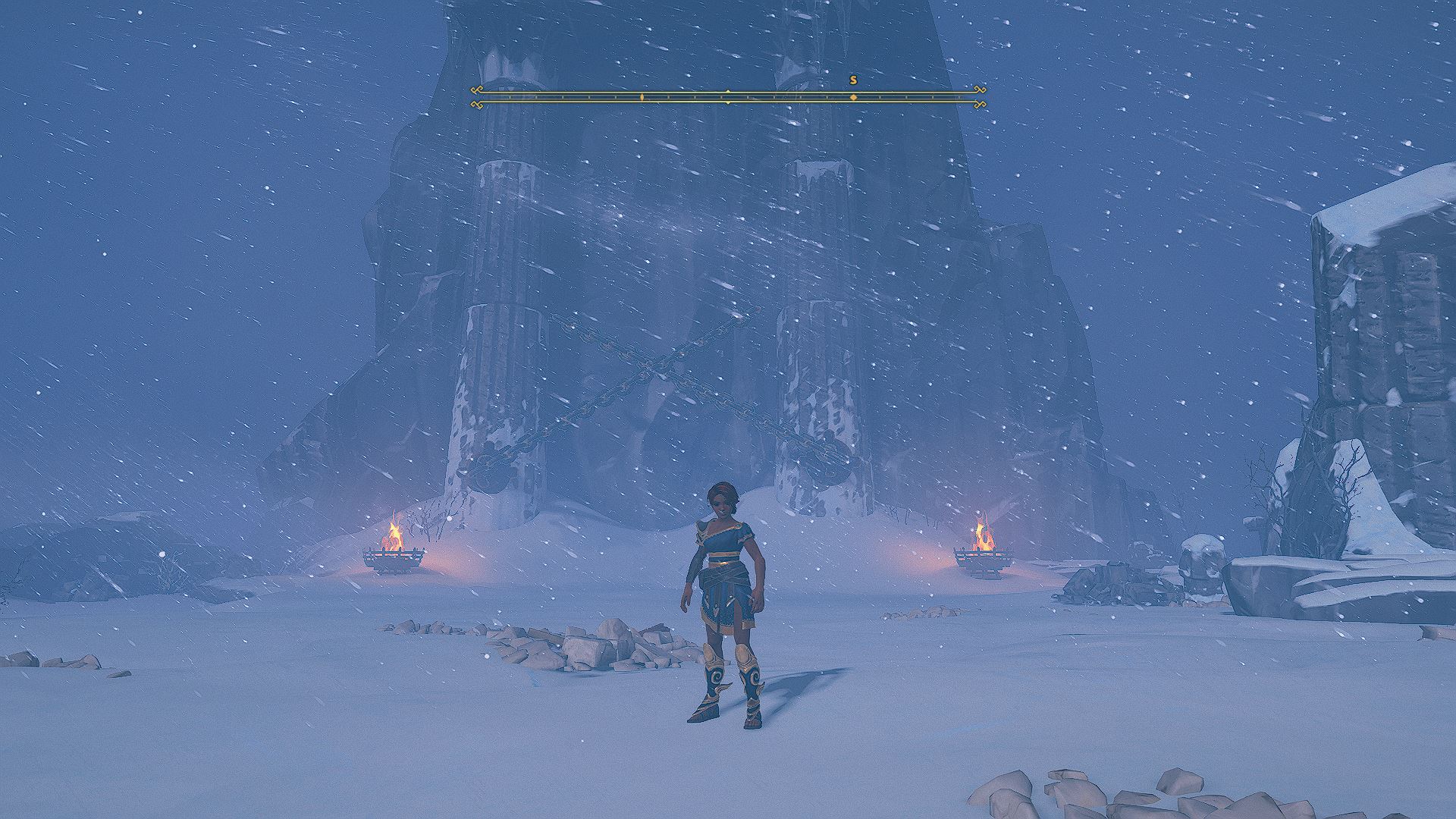Select the South marker on the compass
Screen dimensions: 1456x819
click(853, 80)
